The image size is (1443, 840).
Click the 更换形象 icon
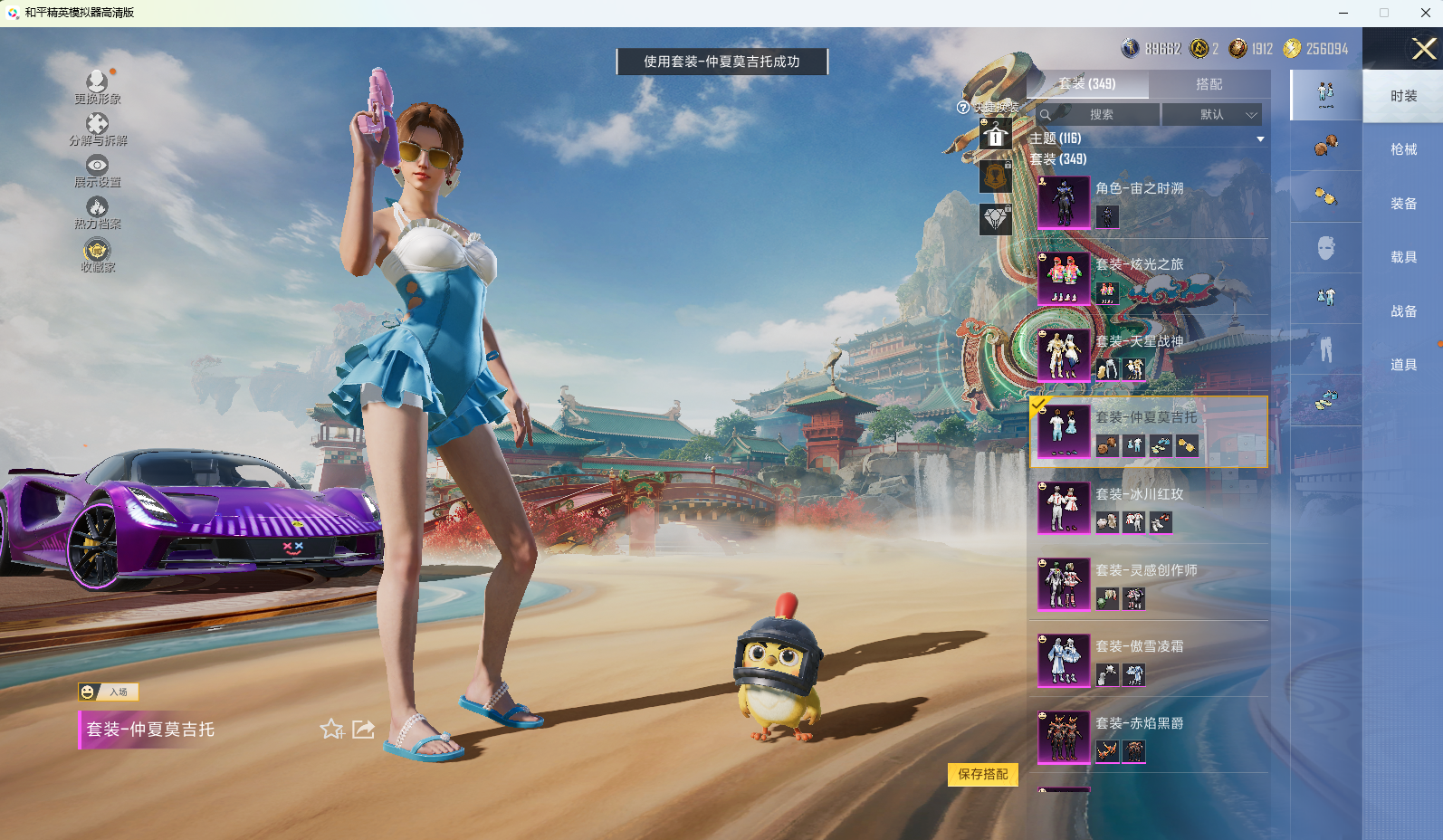click(x=97, y=87)
